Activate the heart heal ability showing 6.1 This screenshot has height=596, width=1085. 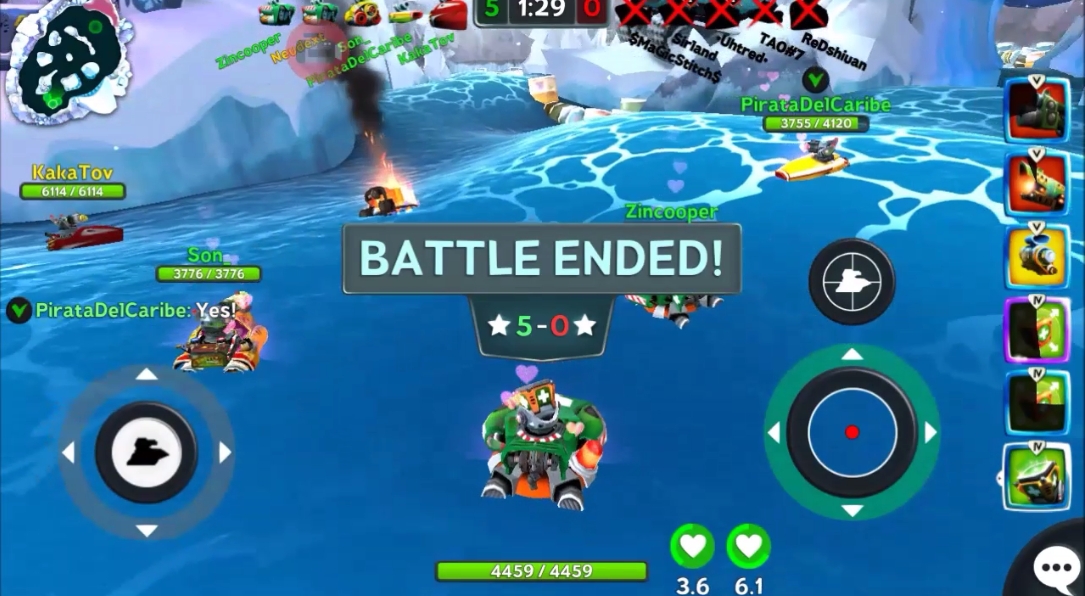click(x=748, y=547)
